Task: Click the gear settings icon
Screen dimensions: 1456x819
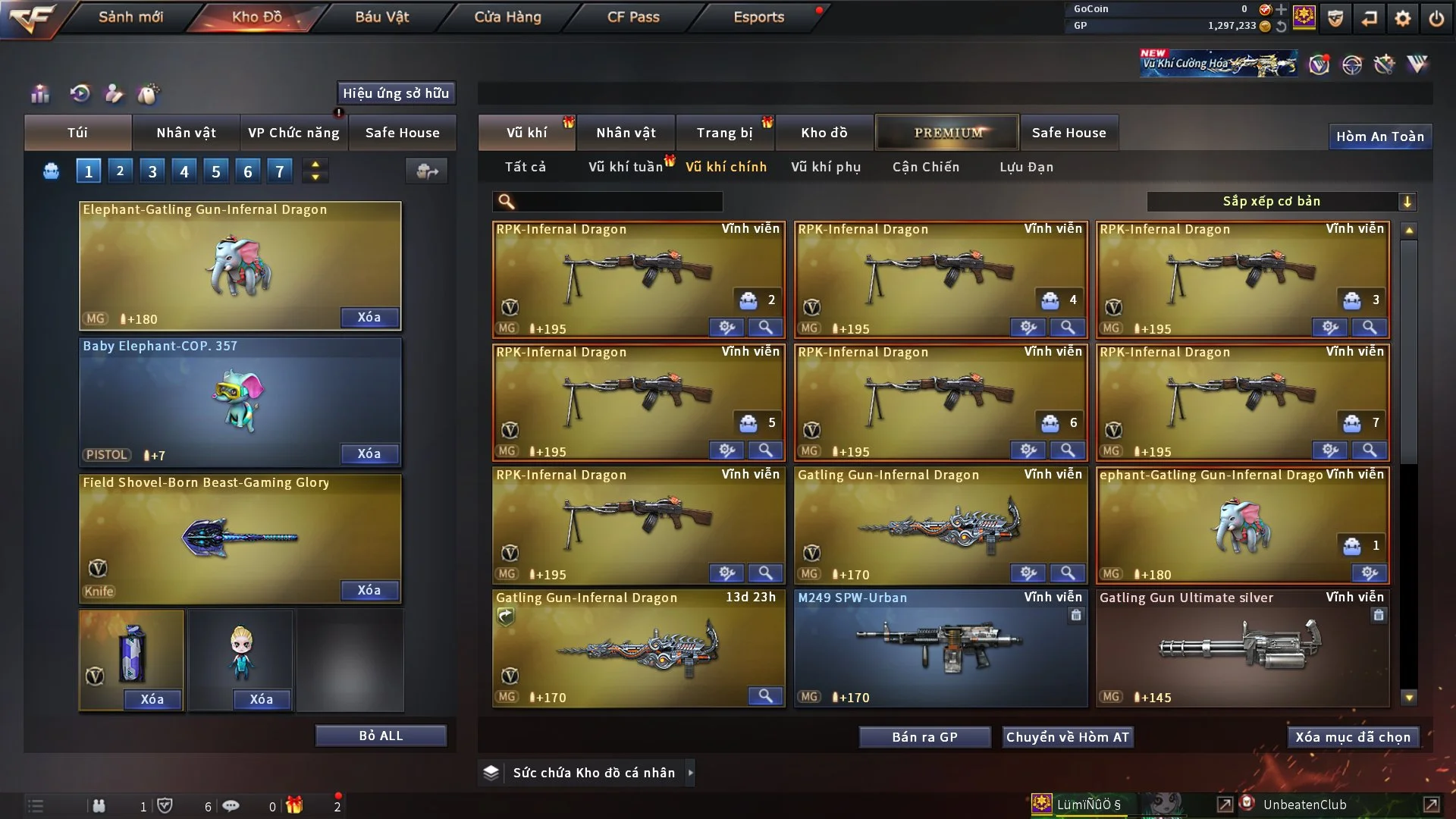Action: (1403, 18)
